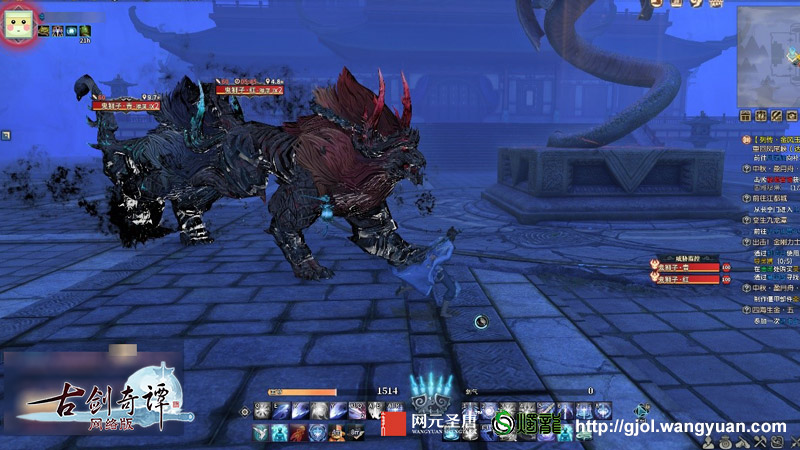This screenshot has width=800, height=450.
Task: Click the first button under the minimap
Action: 746,115
